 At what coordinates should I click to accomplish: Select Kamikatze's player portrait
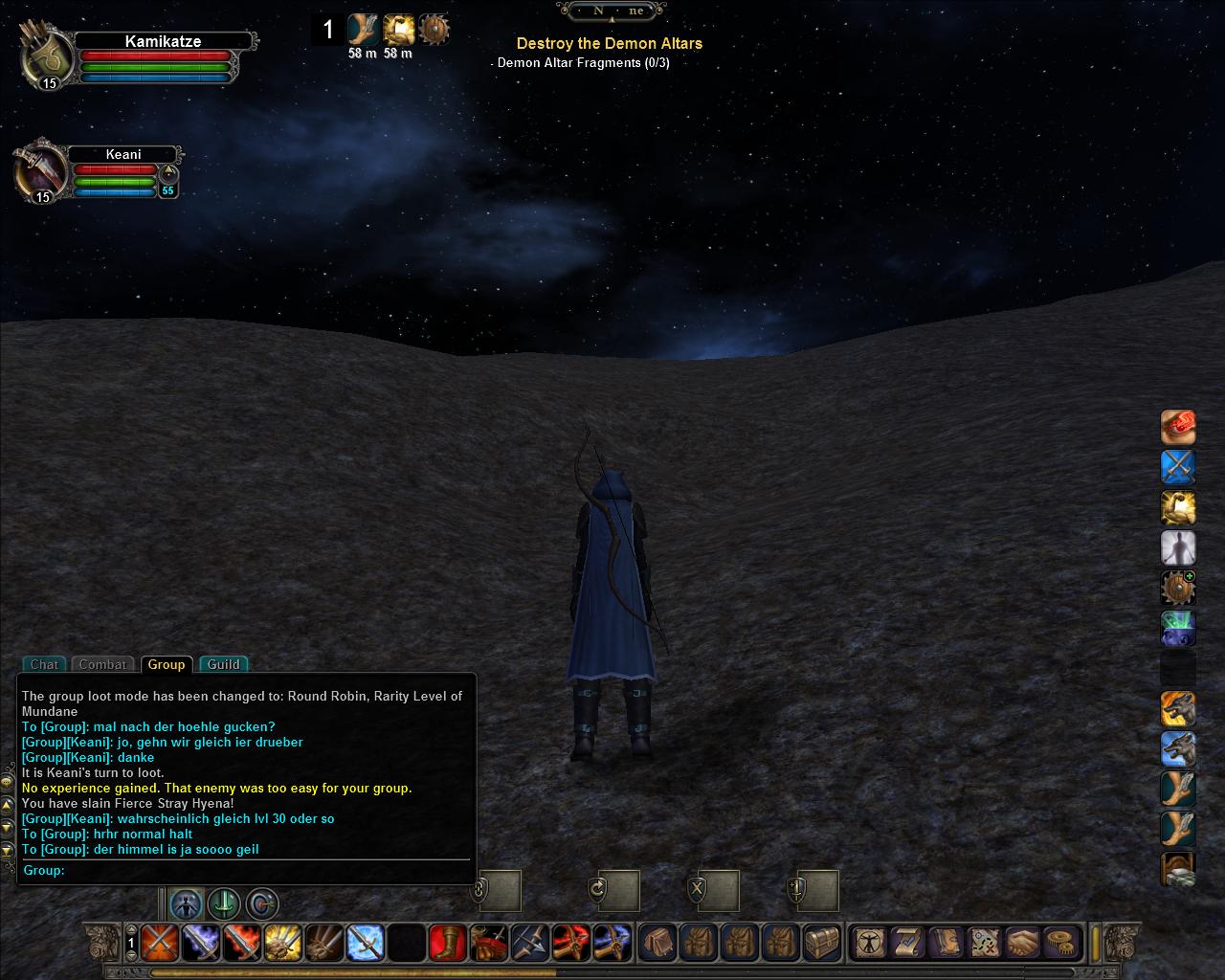[x=44, y=59]
